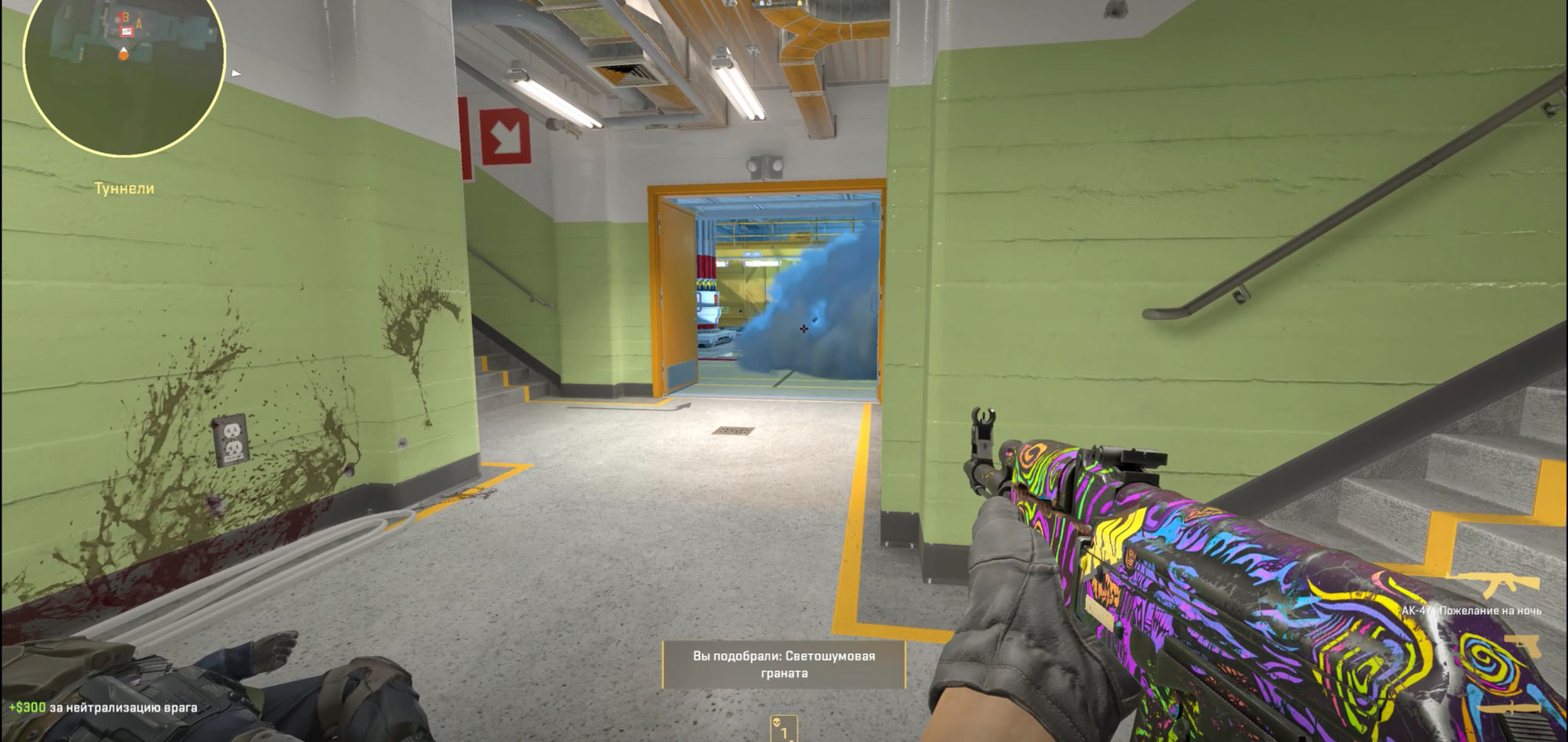Click the dropped bomb icon near bombsite B
Viewport: 1568px width, 742px height.
(126, 31)
